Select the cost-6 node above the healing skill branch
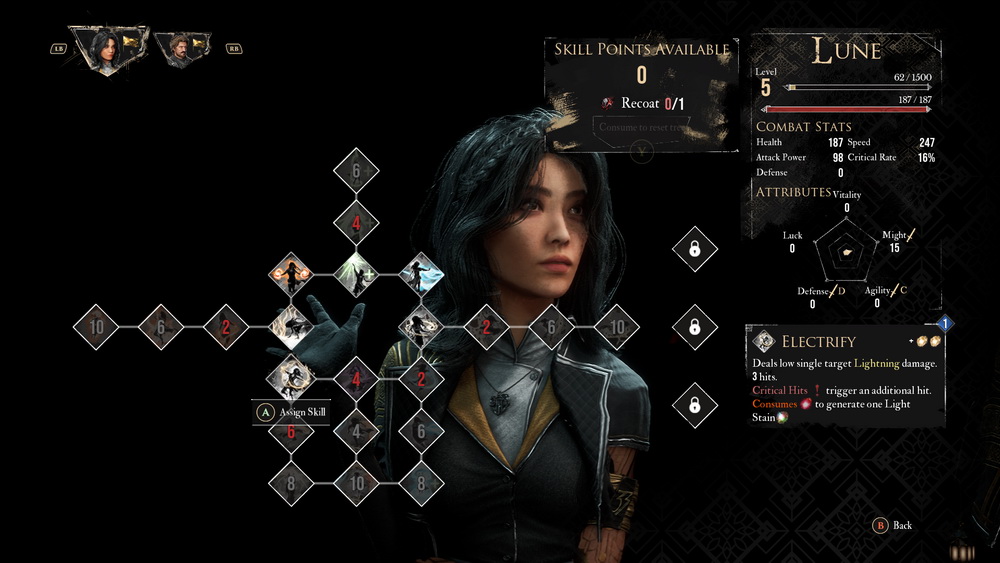Screen dimensions: 1000x563 coord(356,172)
